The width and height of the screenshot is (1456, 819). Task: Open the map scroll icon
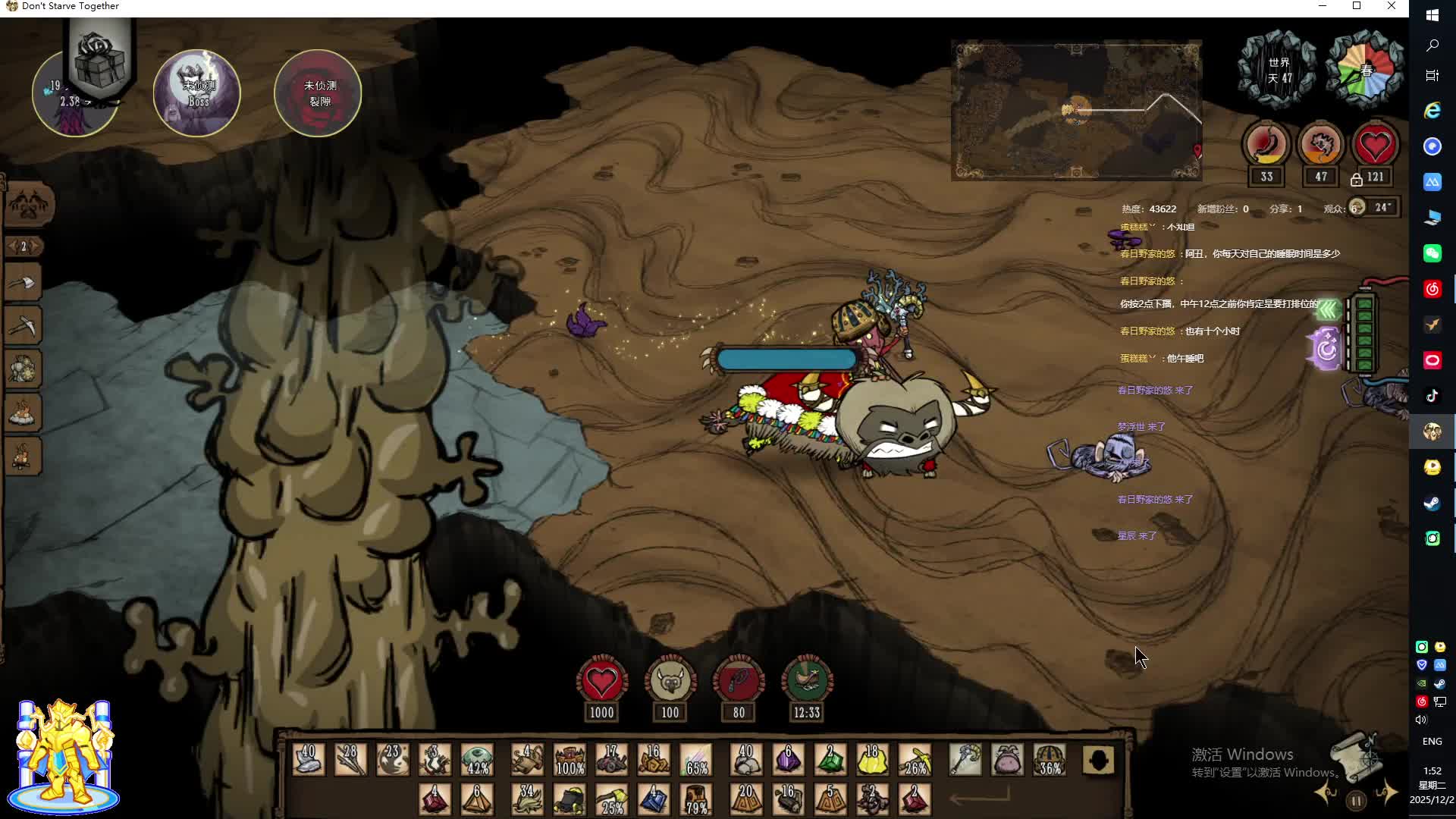tap(1356, 755)
